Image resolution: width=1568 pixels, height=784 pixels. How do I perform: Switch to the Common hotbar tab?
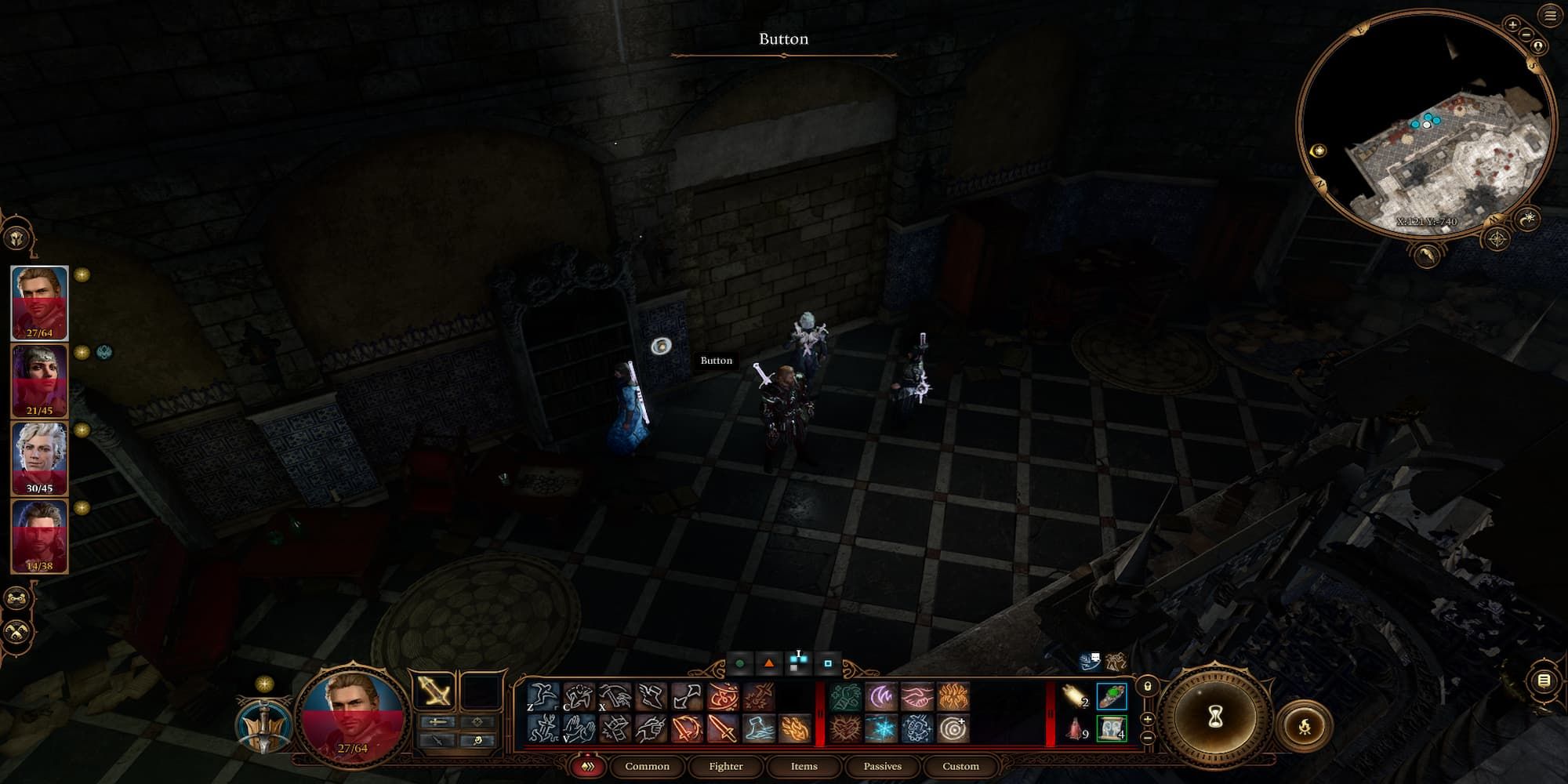(x=647, y=766)
